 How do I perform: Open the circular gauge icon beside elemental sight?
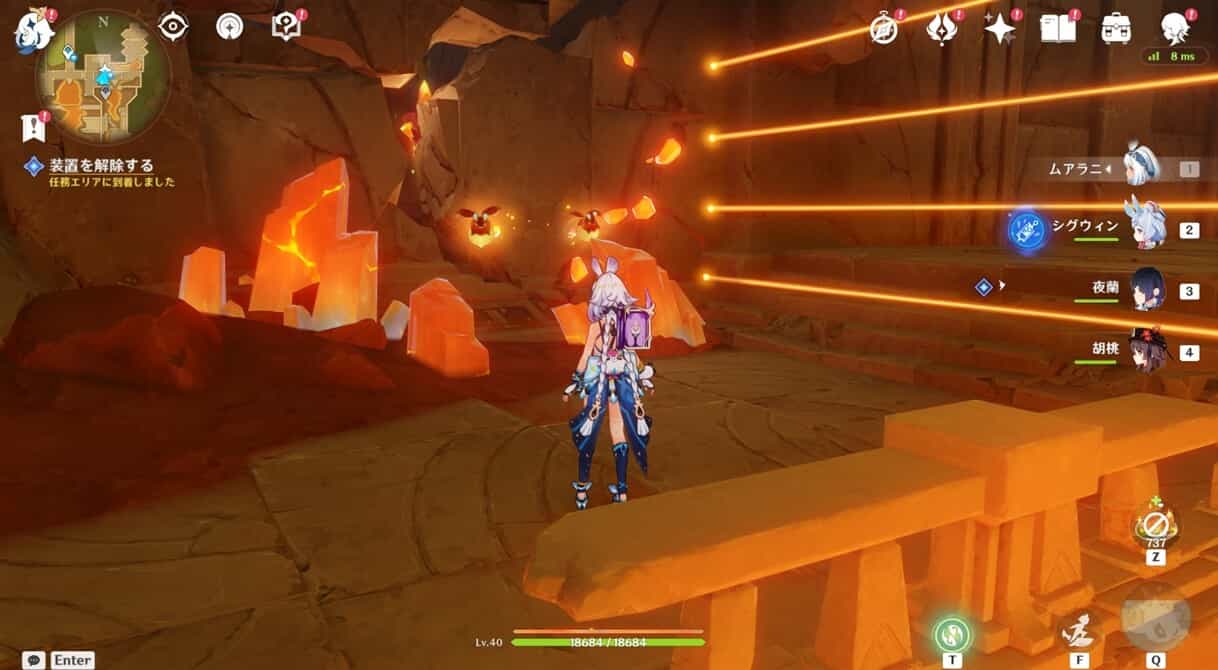point(230,27)
